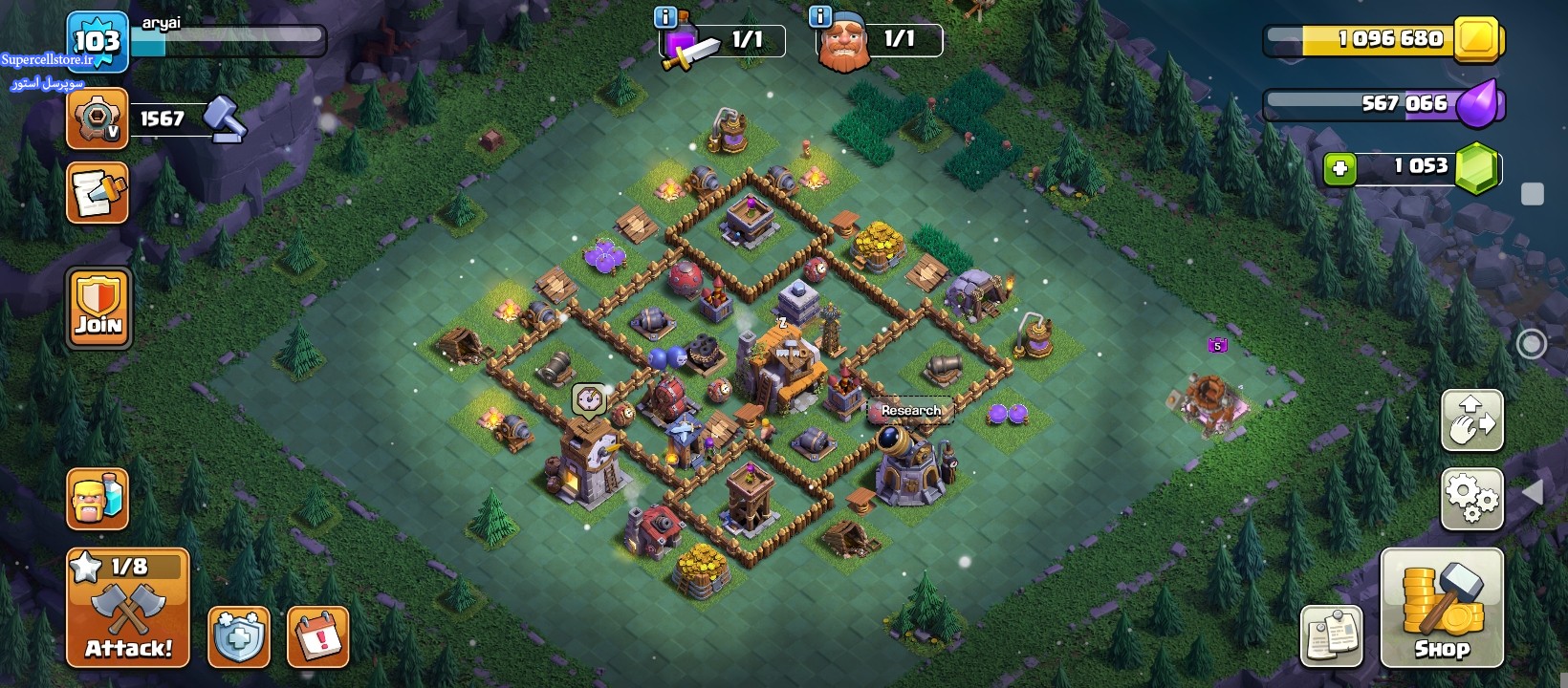Open the player level 103 profile badge

coord(98,41)
